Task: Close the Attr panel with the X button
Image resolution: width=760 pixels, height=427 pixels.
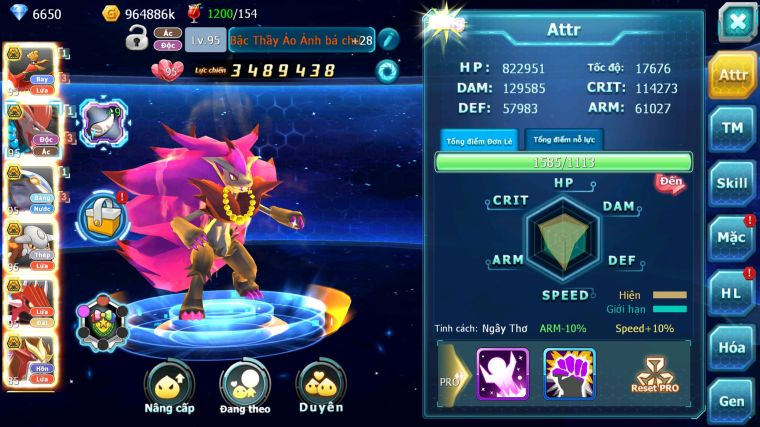Action: coord(737,22)
